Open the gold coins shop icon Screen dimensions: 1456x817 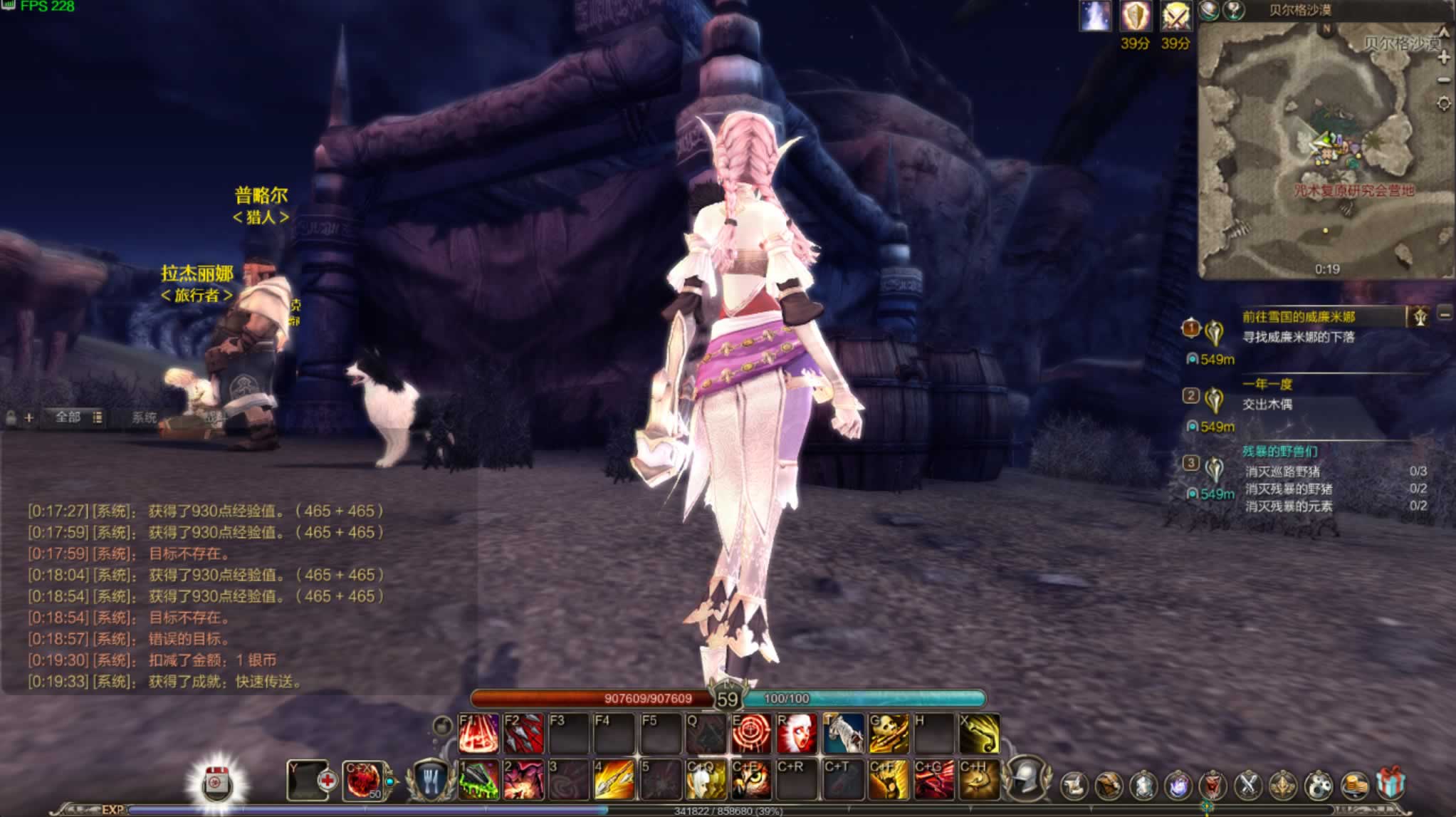click(x=1354, y=785)
